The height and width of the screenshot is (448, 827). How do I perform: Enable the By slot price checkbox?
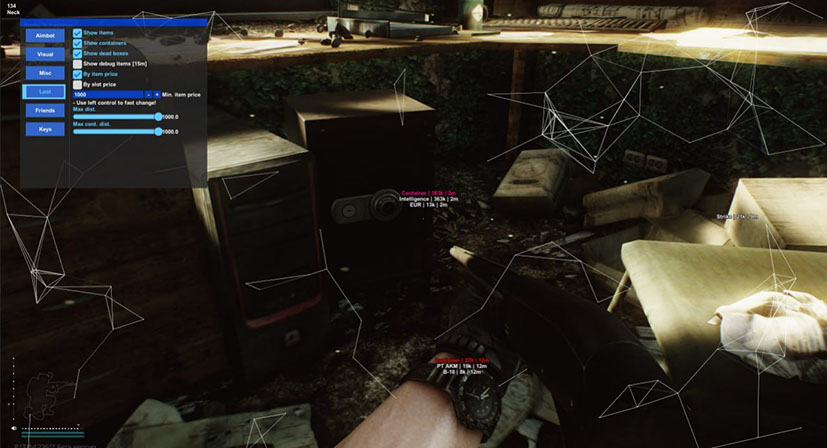click(78, 84)
